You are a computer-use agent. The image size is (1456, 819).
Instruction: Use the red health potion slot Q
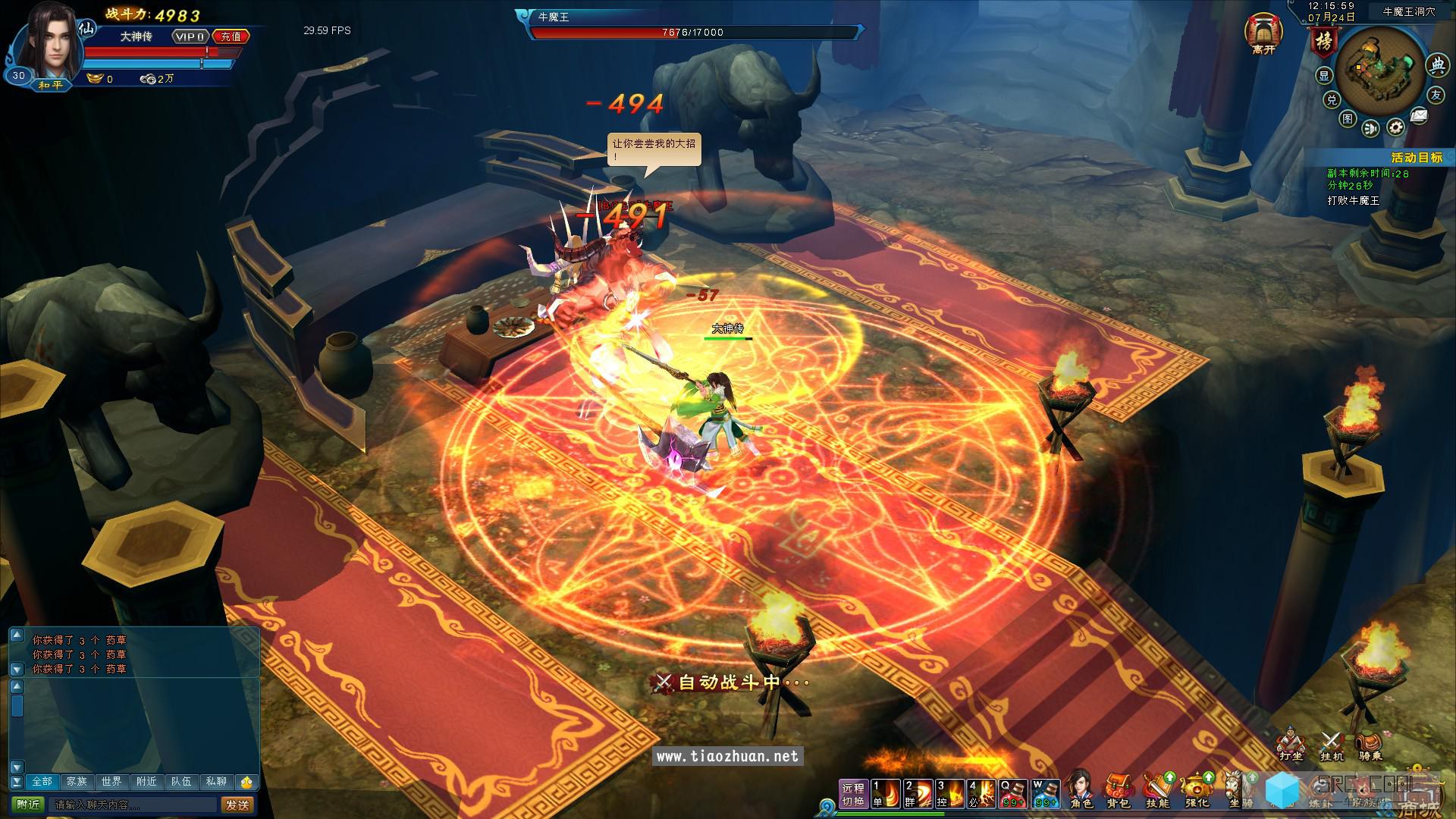1013,793
